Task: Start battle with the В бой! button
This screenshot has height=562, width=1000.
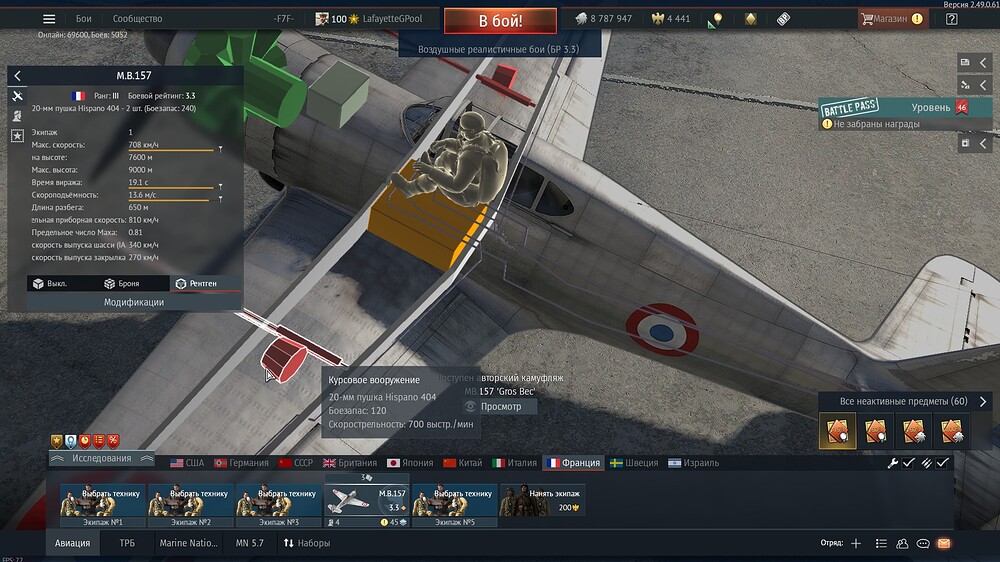Action: tap(500, 20)
